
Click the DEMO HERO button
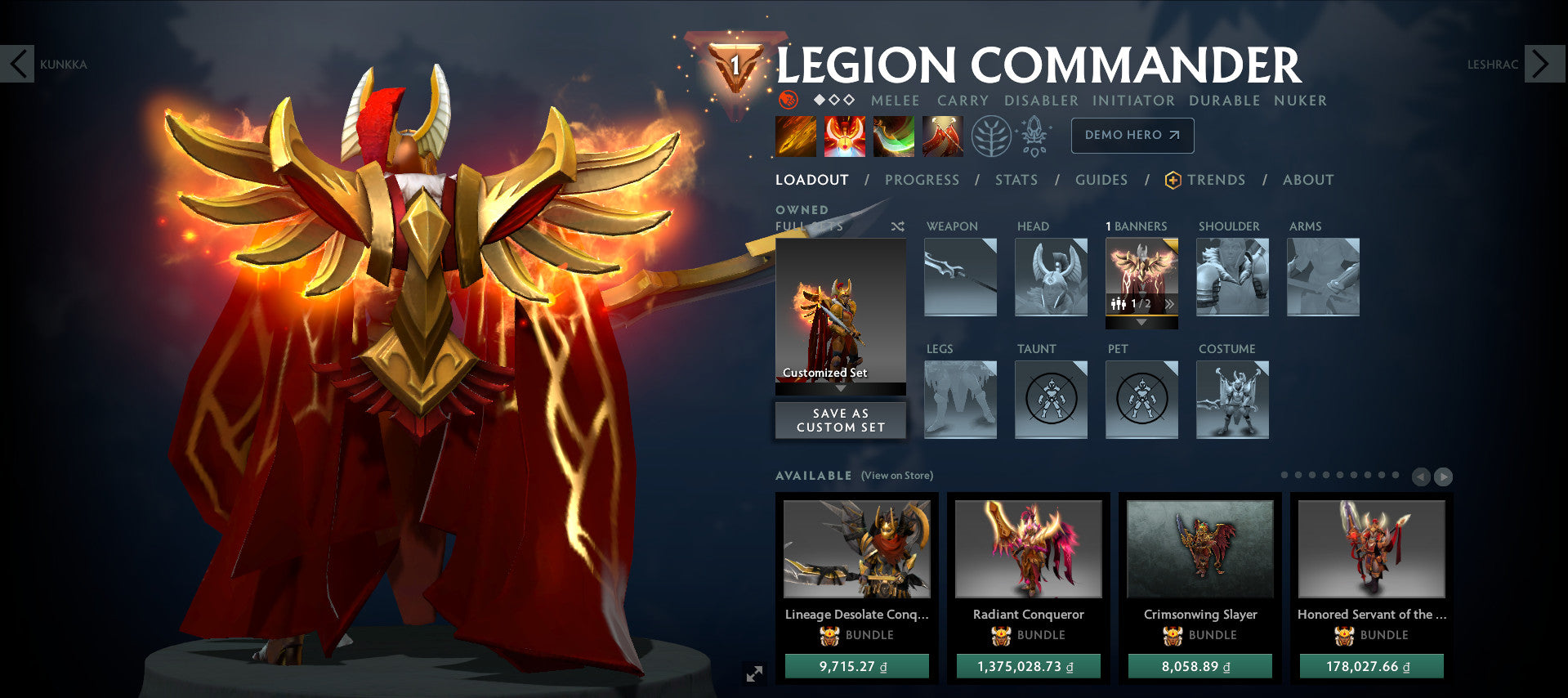1132,136
